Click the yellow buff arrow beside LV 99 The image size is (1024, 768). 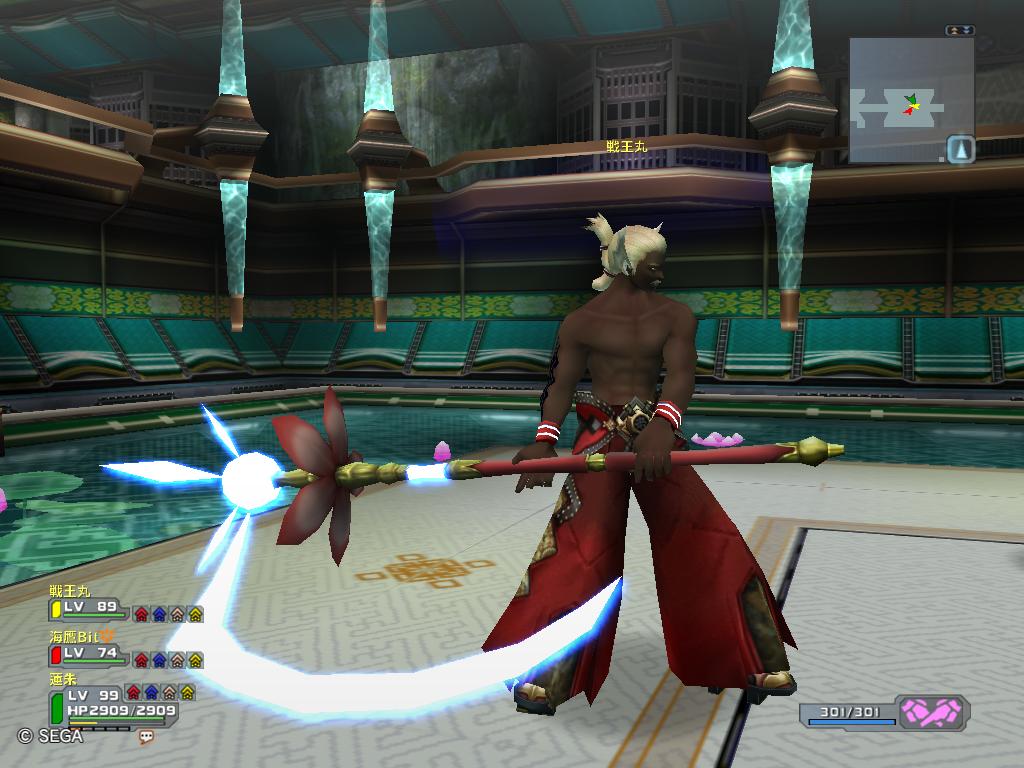click(187, 692)
